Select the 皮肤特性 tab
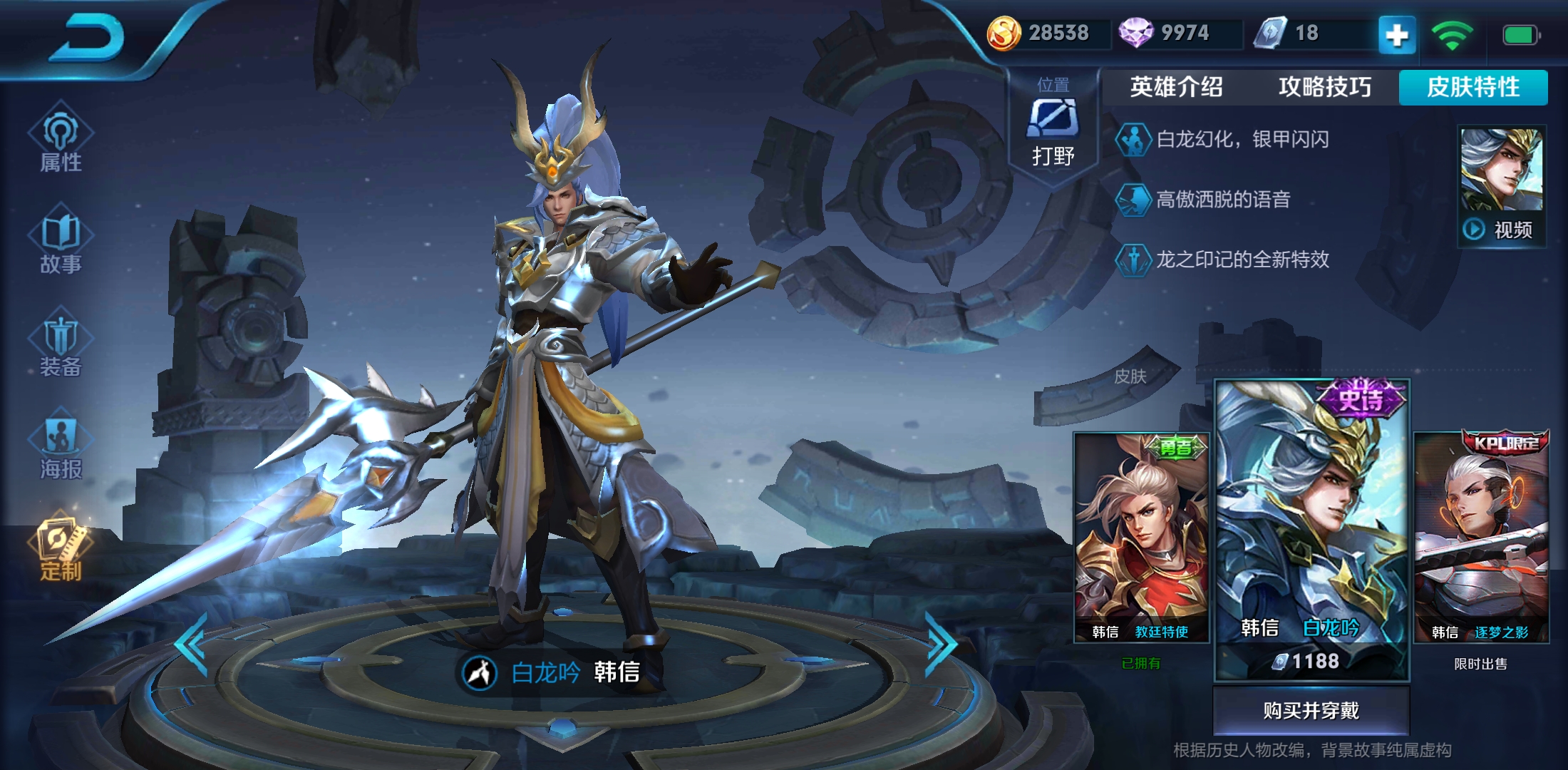Image resolution: width=1568 pixels, height=770 pixels. pos(1473,87)
